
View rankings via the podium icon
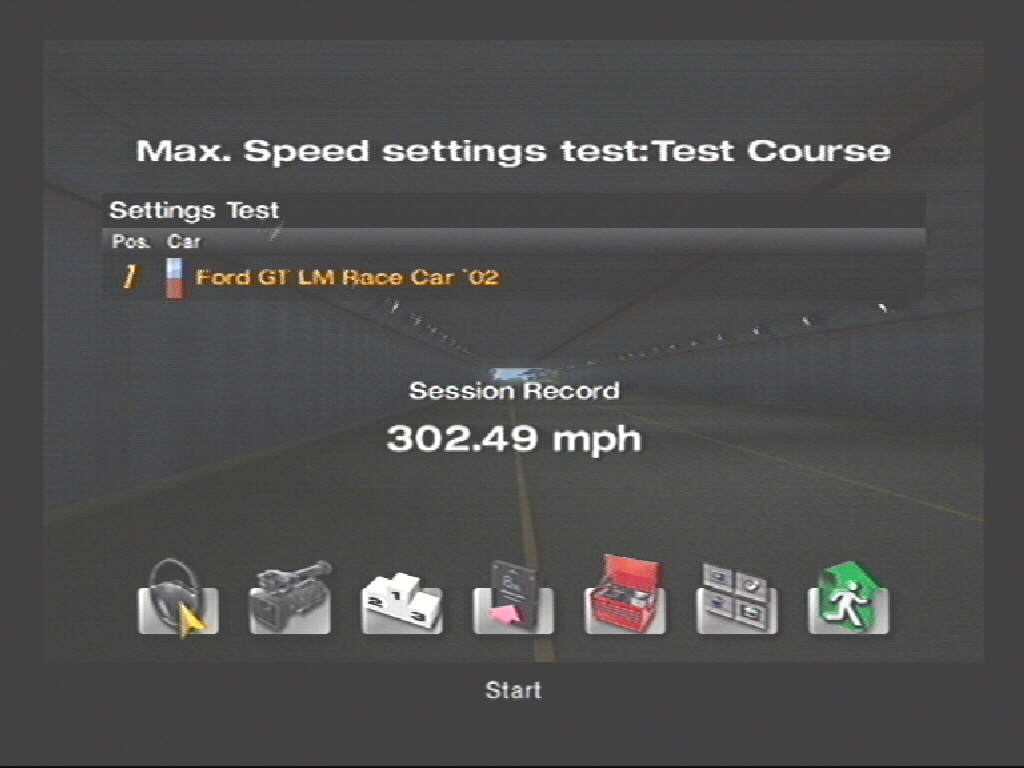coord(401,598)
